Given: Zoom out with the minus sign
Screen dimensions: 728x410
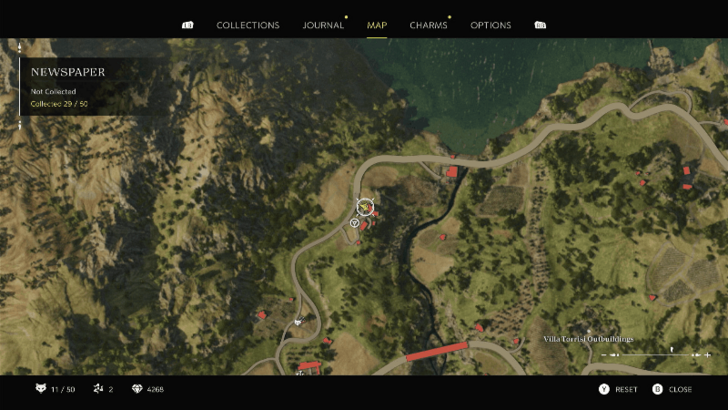Looking at the screenshot, I should pos(604,355).
